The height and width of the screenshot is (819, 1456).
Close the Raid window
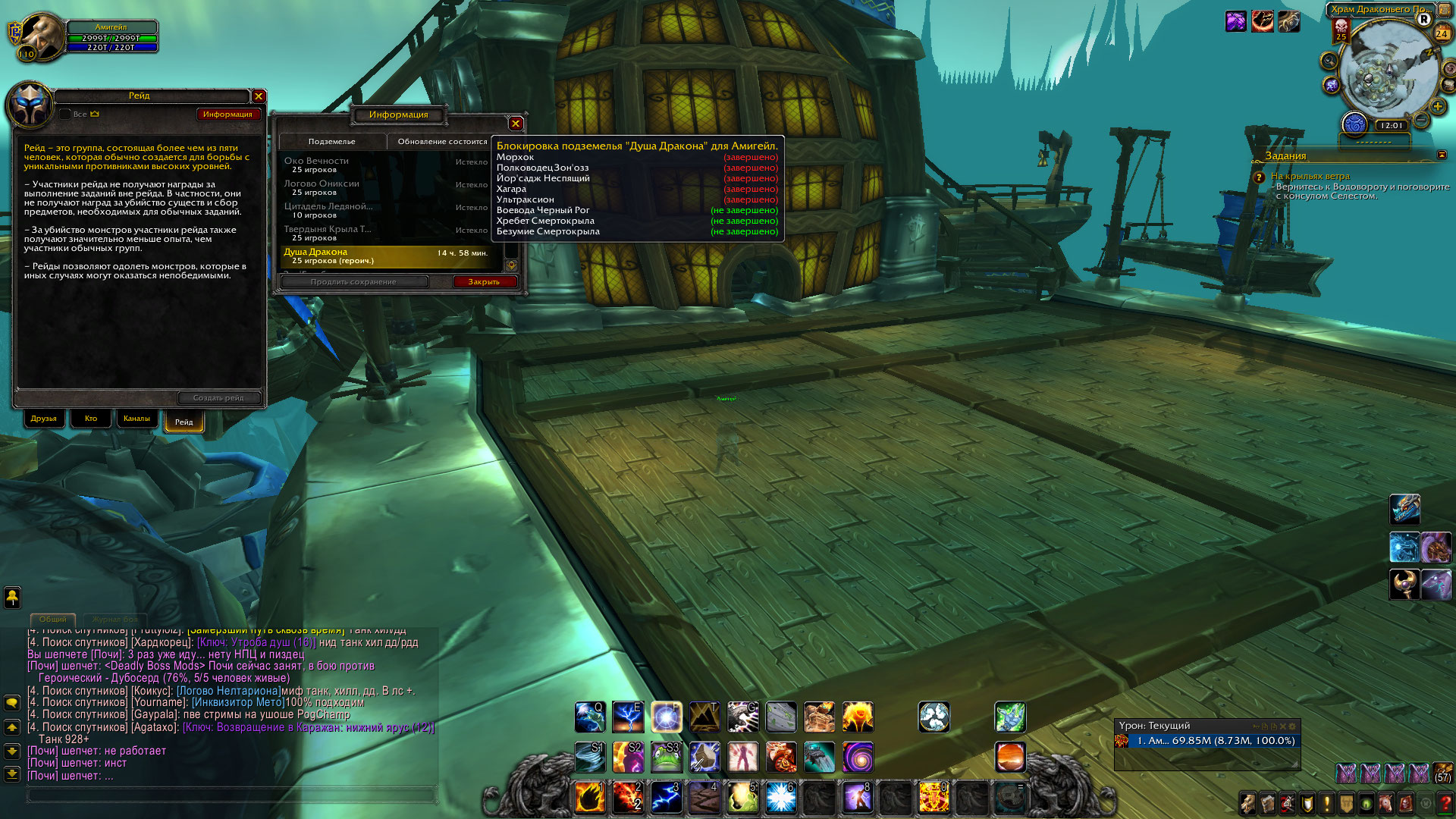[x=259, y=96]
